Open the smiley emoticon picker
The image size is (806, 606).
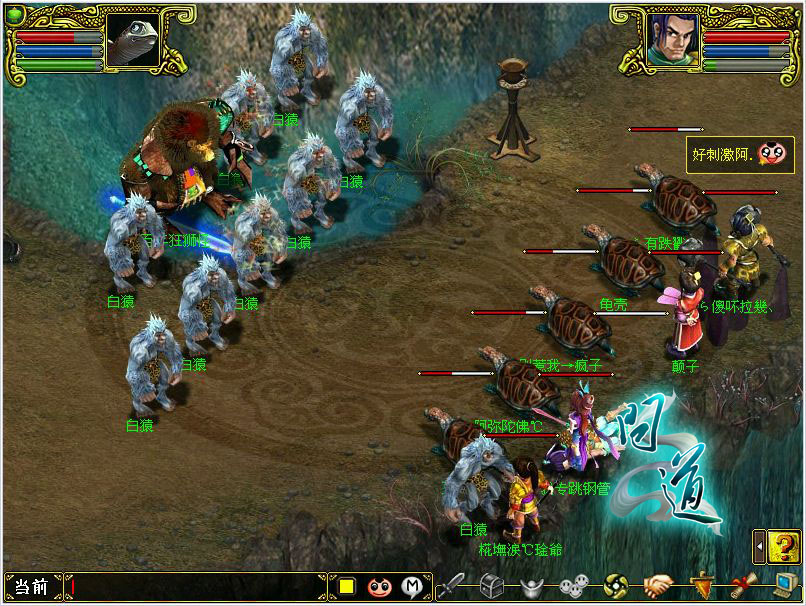[379, 587]
